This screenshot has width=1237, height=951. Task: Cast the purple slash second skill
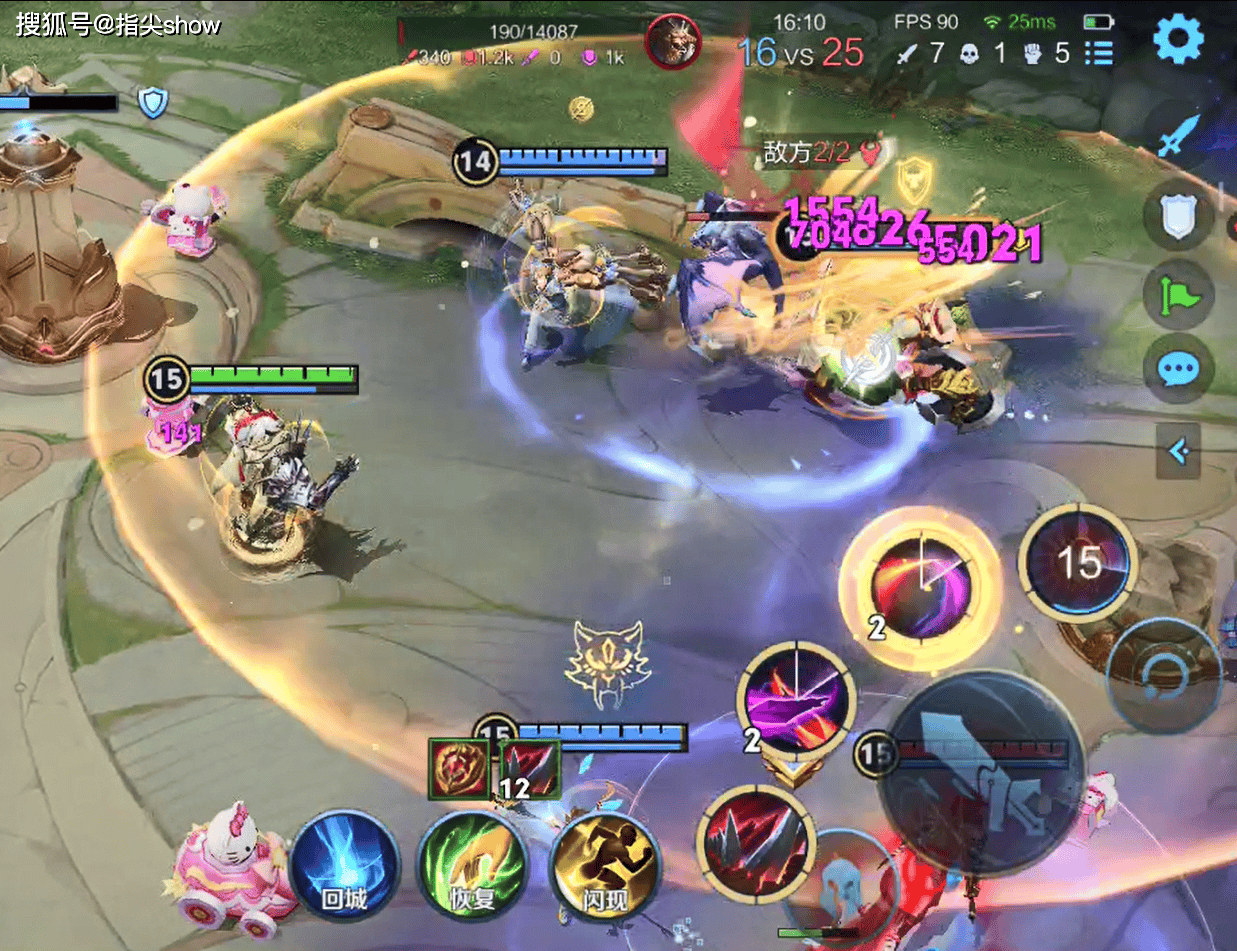pos(796,700)
